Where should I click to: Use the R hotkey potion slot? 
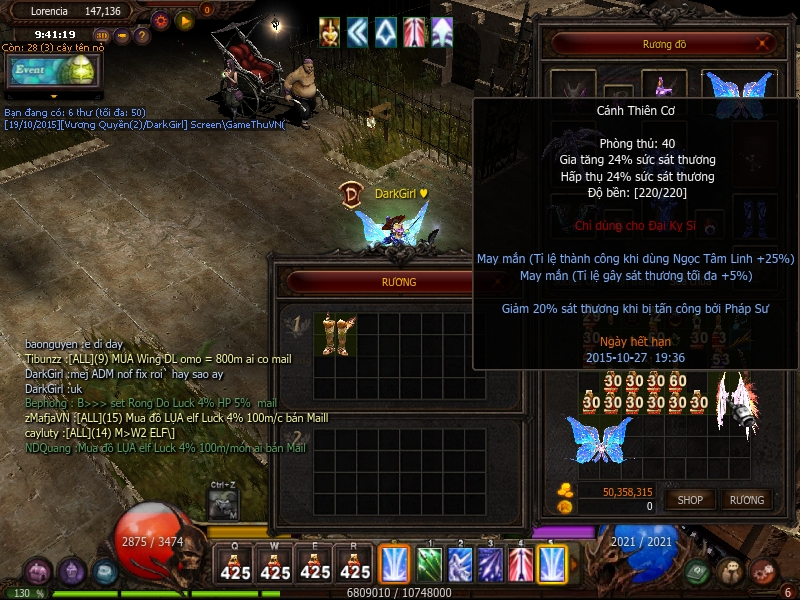coord(355,564)
